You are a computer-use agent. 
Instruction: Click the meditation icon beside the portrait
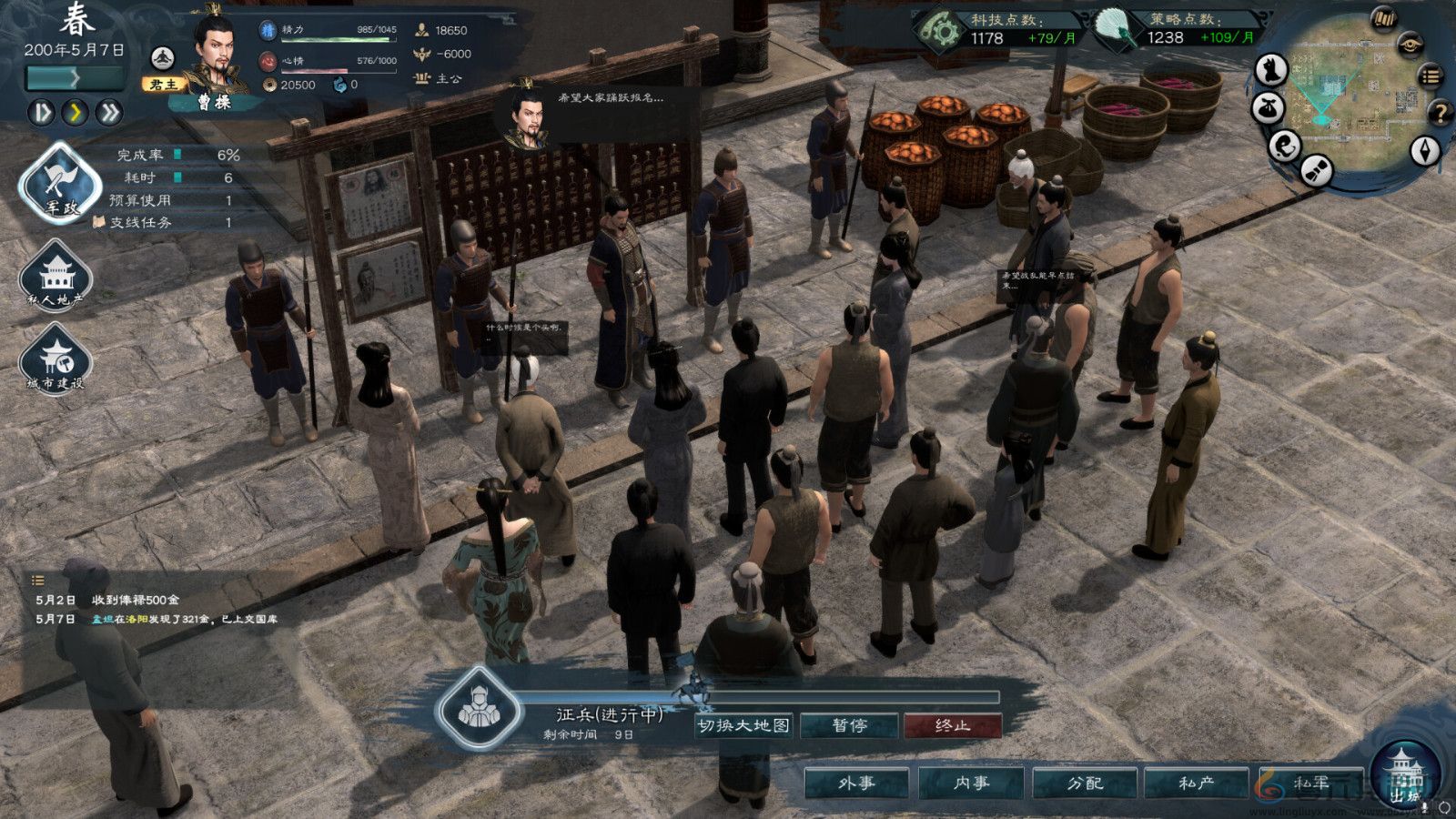tap(162, 58)
